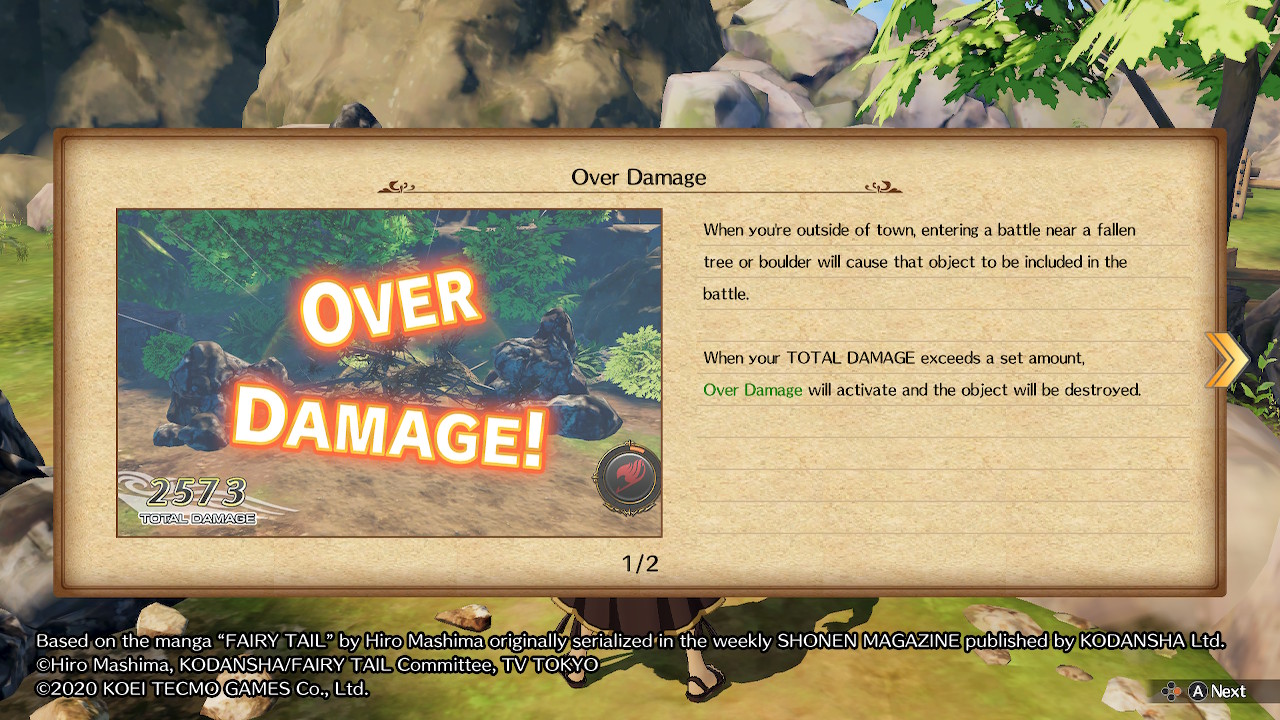Image resolution: width=1280 pixels, height=720 pixels.
Task: Advance to the next tutorial page arrow
Action: click(1226, 360)
